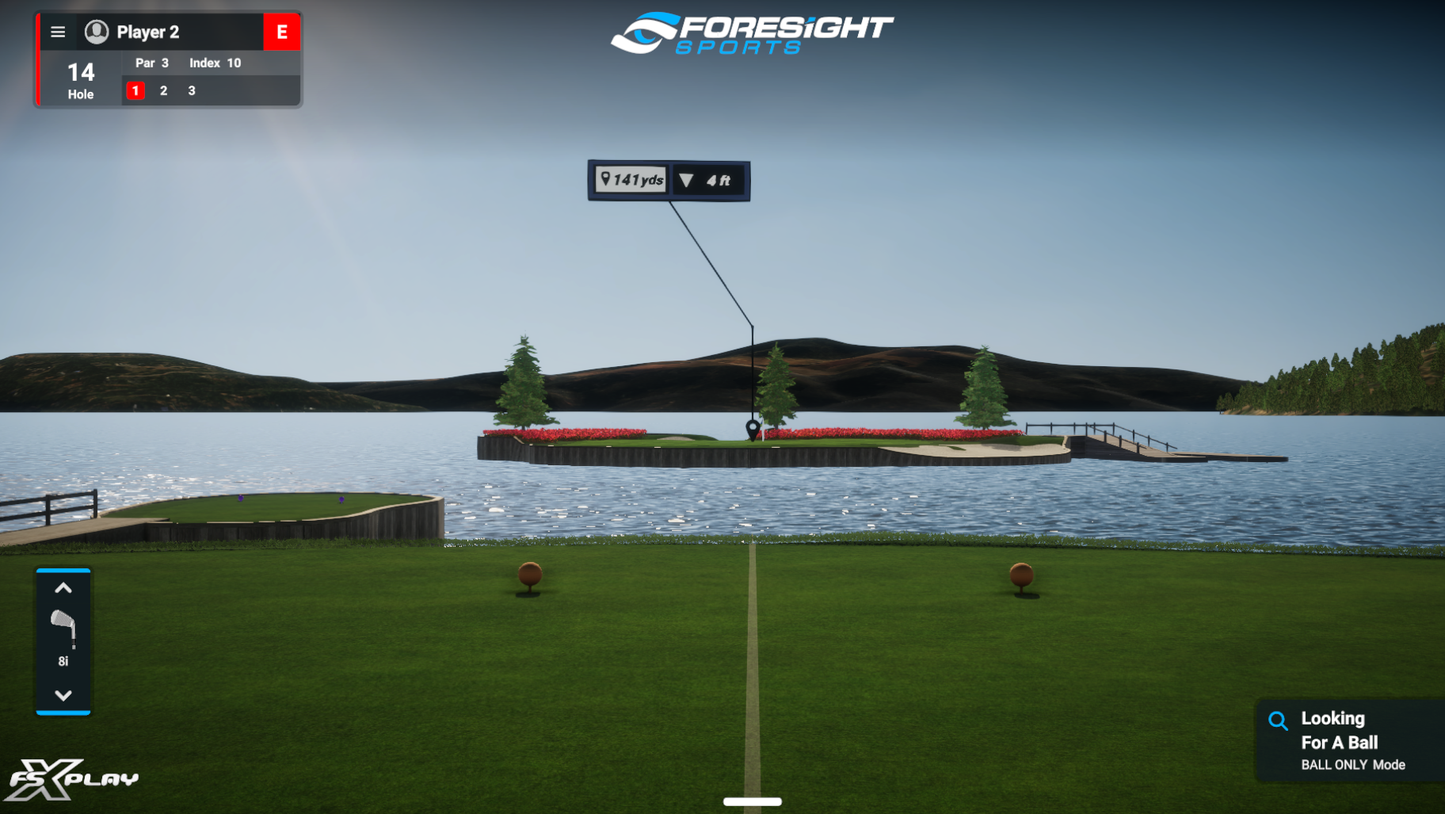Click the FSX Play logo

[70, 778]
